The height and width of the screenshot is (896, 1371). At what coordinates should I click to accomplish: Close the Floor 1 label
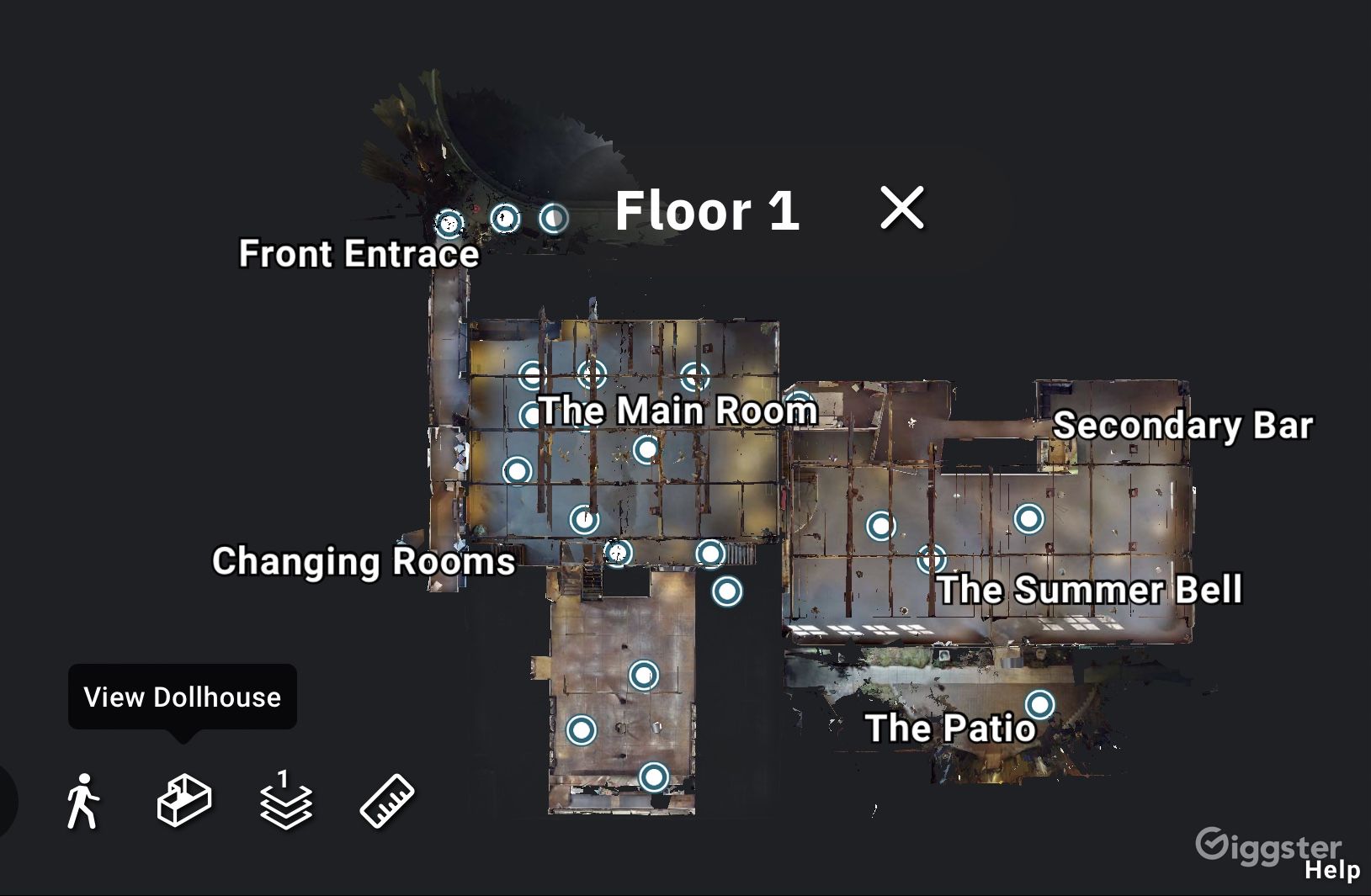(x=901, y=208)
